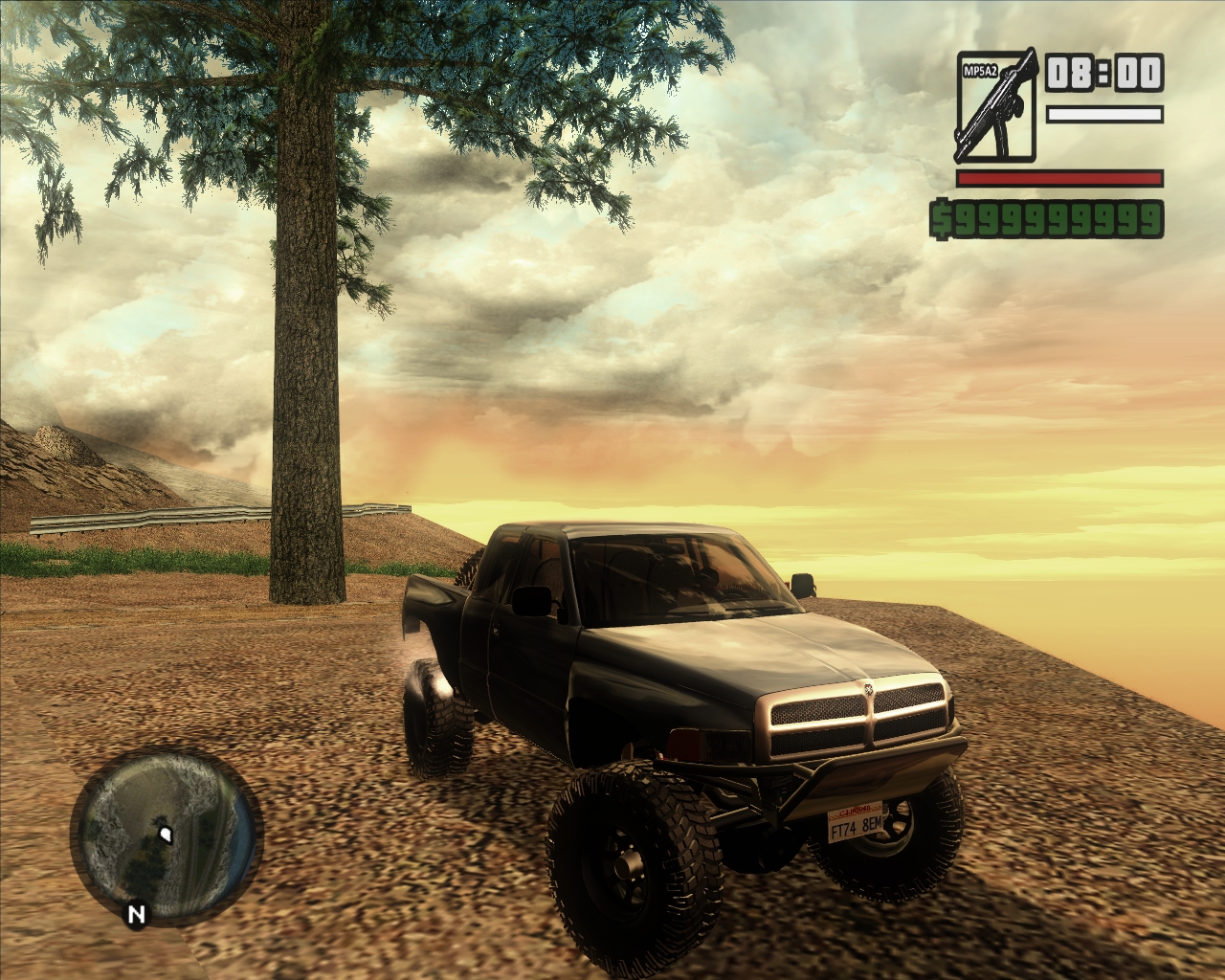Select the MP5A2 weapon icon

995,105
